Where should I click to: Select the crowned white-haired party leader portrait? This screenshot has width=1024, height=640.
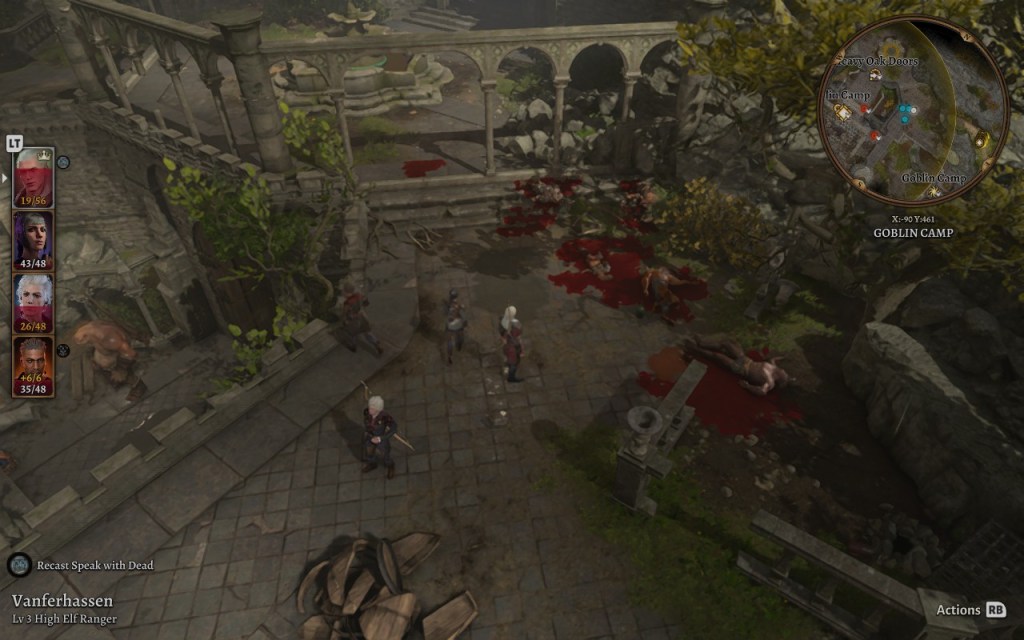point(33,176)
